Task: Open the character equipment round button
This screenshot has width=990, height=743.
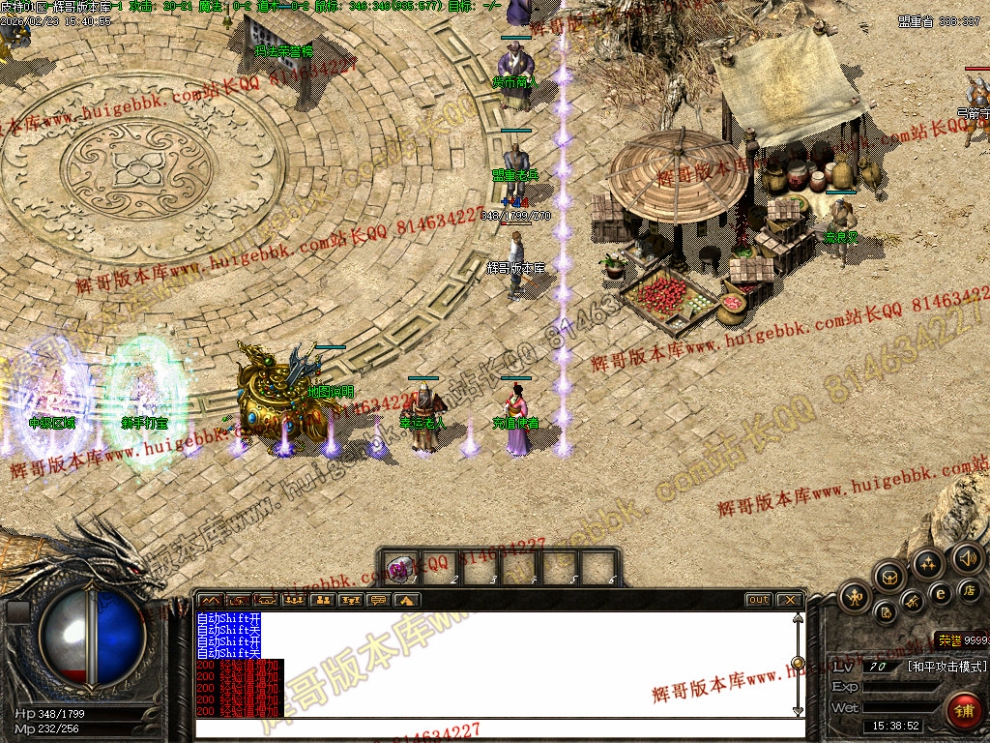Action: click(857, 597)
